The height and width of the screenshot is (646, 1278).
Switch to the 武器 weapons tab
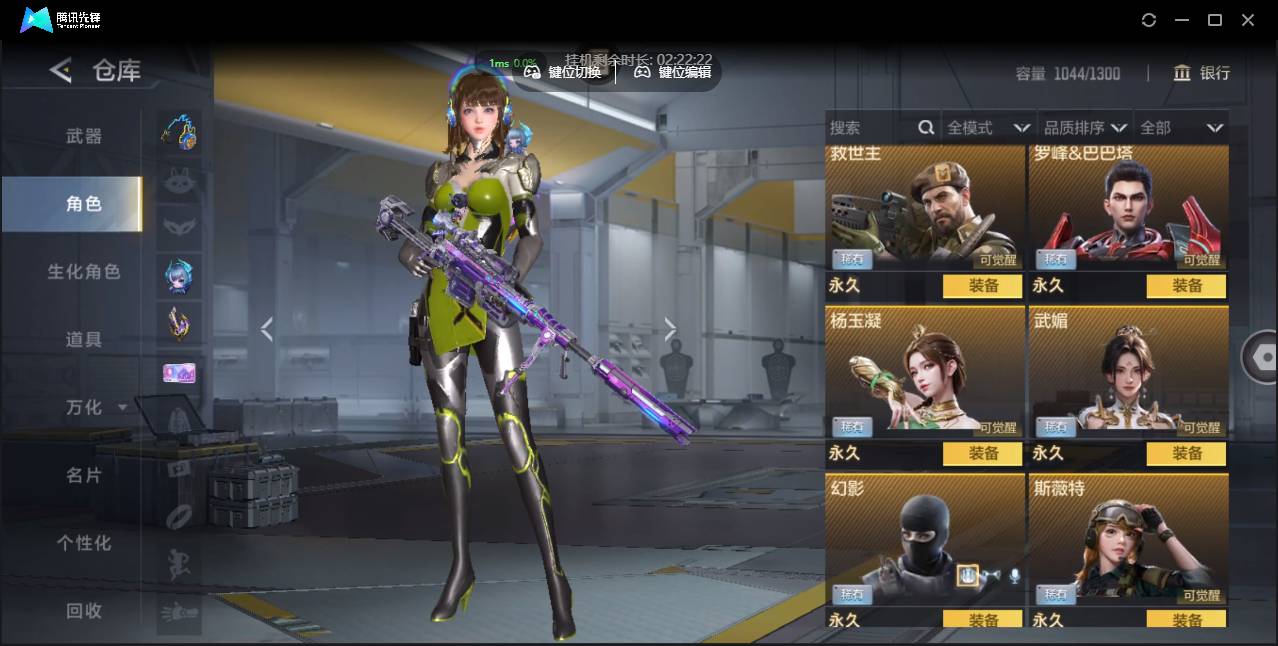(84, 136)
